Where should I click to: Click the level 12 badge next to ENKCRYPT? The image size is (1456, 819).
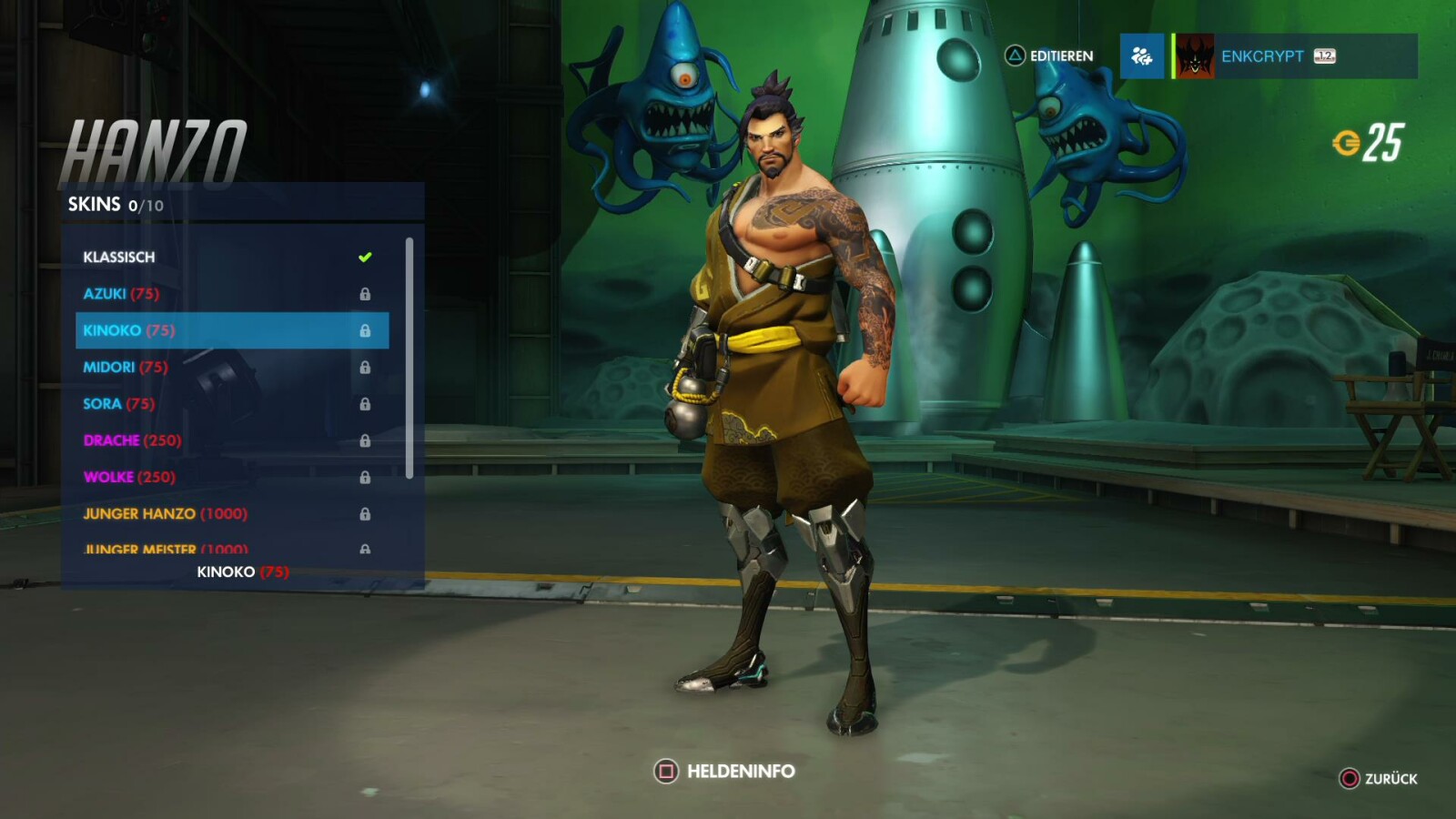[x=1325, y=56]
